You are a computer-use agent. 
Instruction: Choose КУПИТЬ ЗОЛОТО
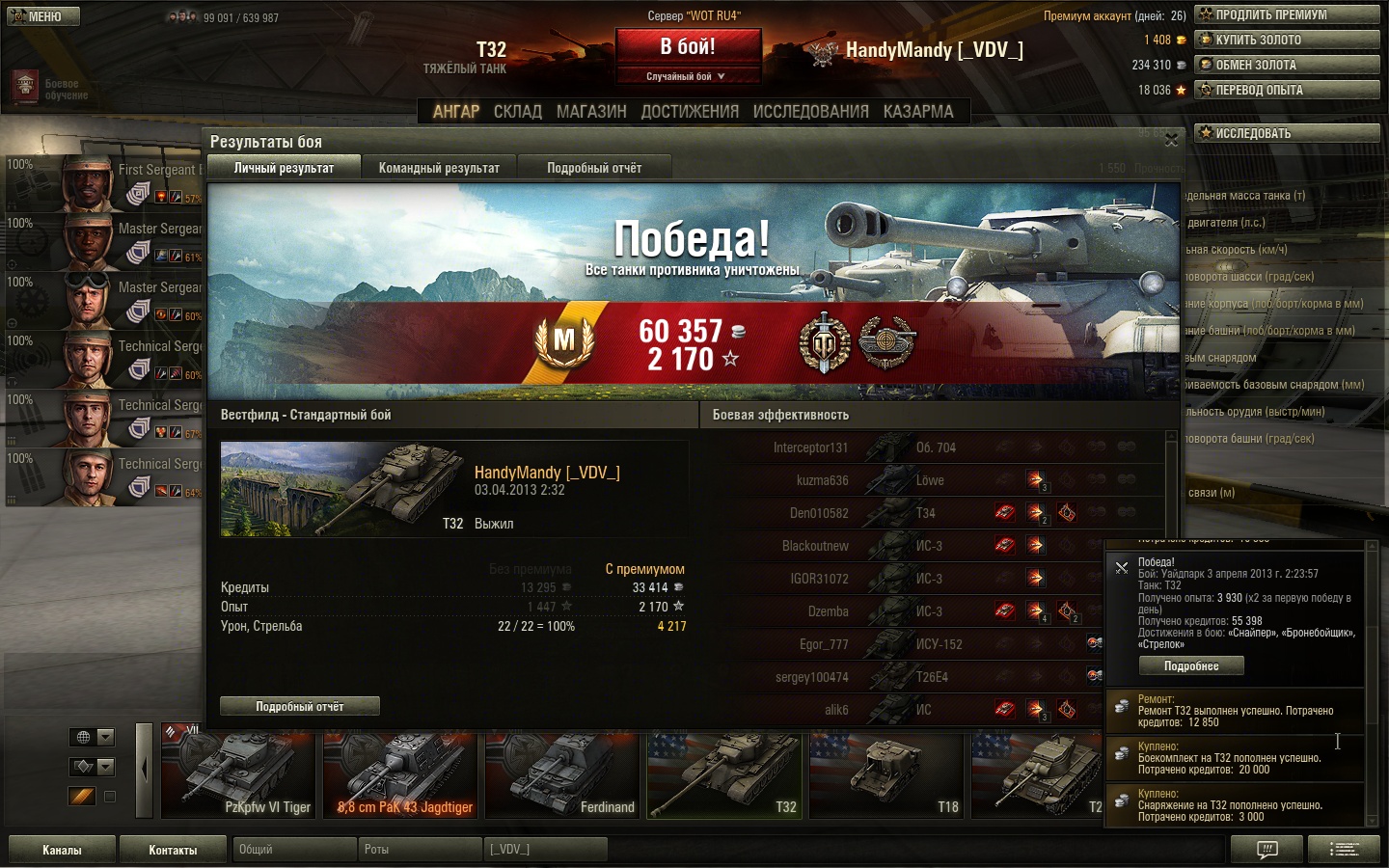[1287, 40]
